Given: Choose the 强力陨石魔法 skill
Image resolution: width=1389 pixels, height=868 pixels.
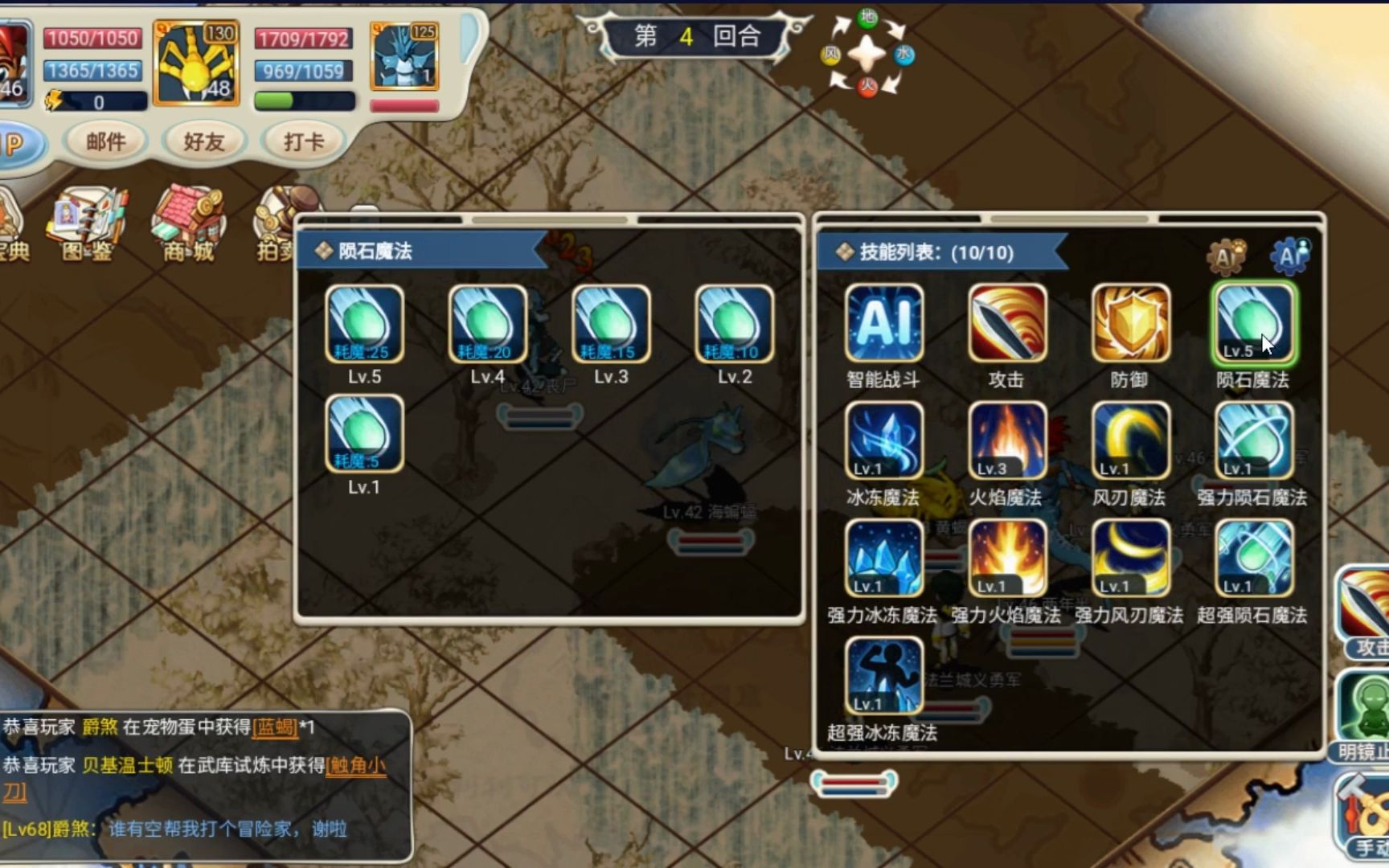Looking at the screenshot, I should click(x=1252, y=441).
